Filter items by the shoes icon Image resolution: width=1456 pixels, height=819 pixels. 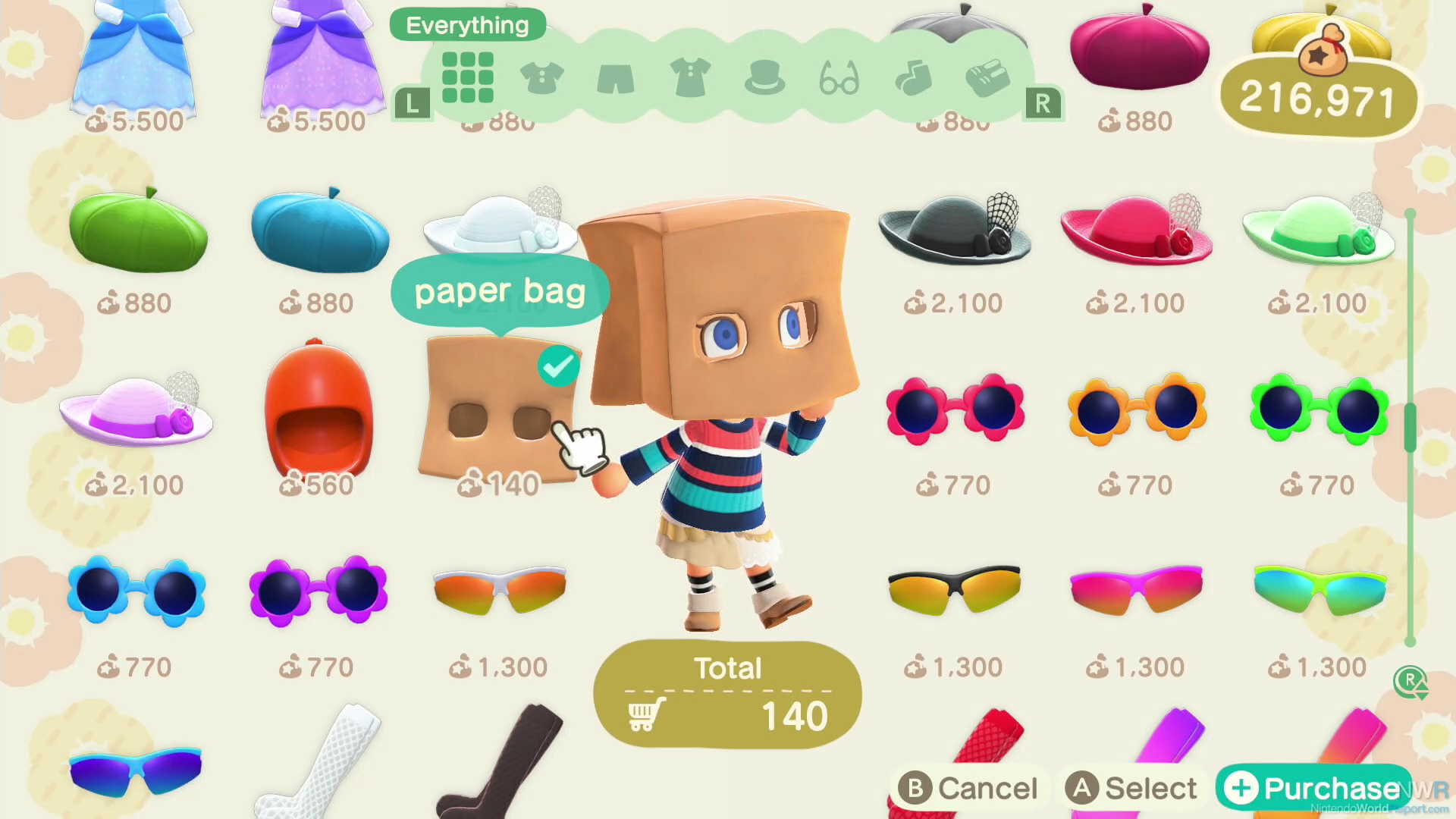click(987, 78)
